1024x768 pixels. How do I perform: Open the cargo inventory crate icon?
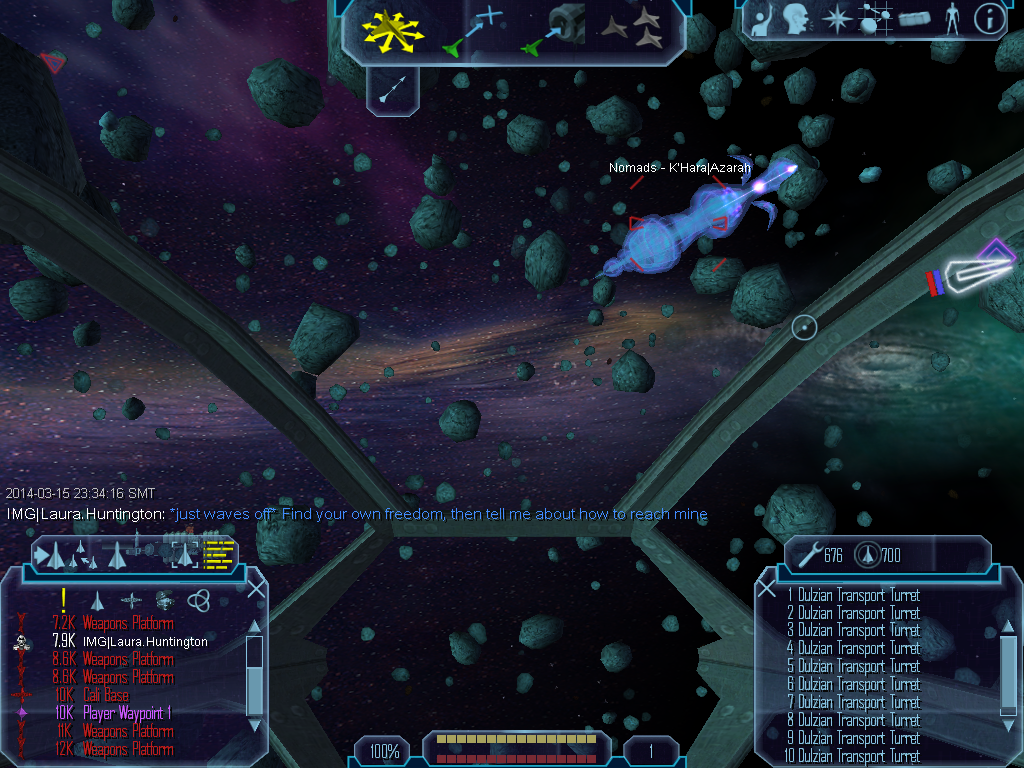click(x=914, y=20)
